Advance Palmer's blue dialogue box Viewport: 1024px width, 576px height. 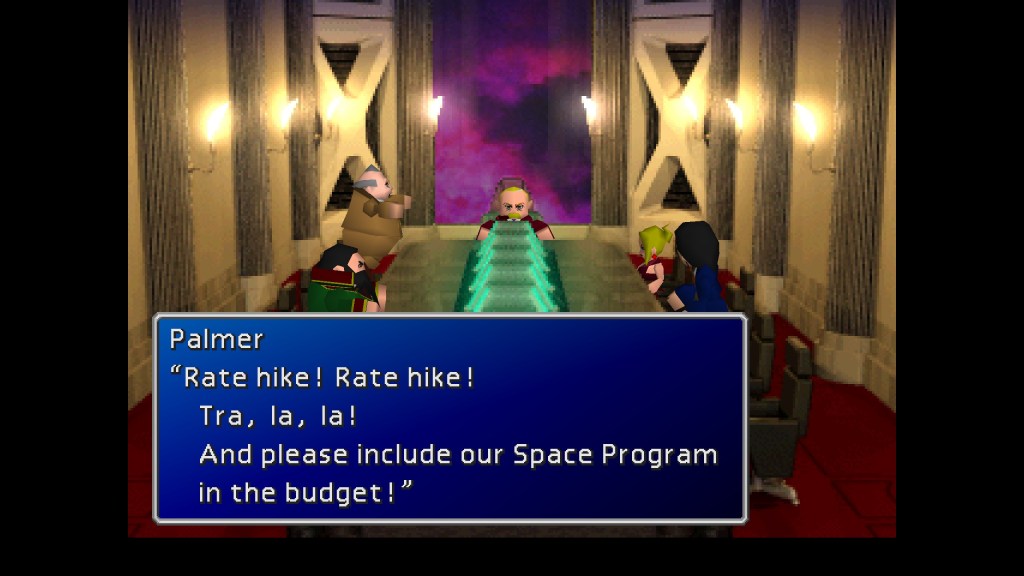449,418
